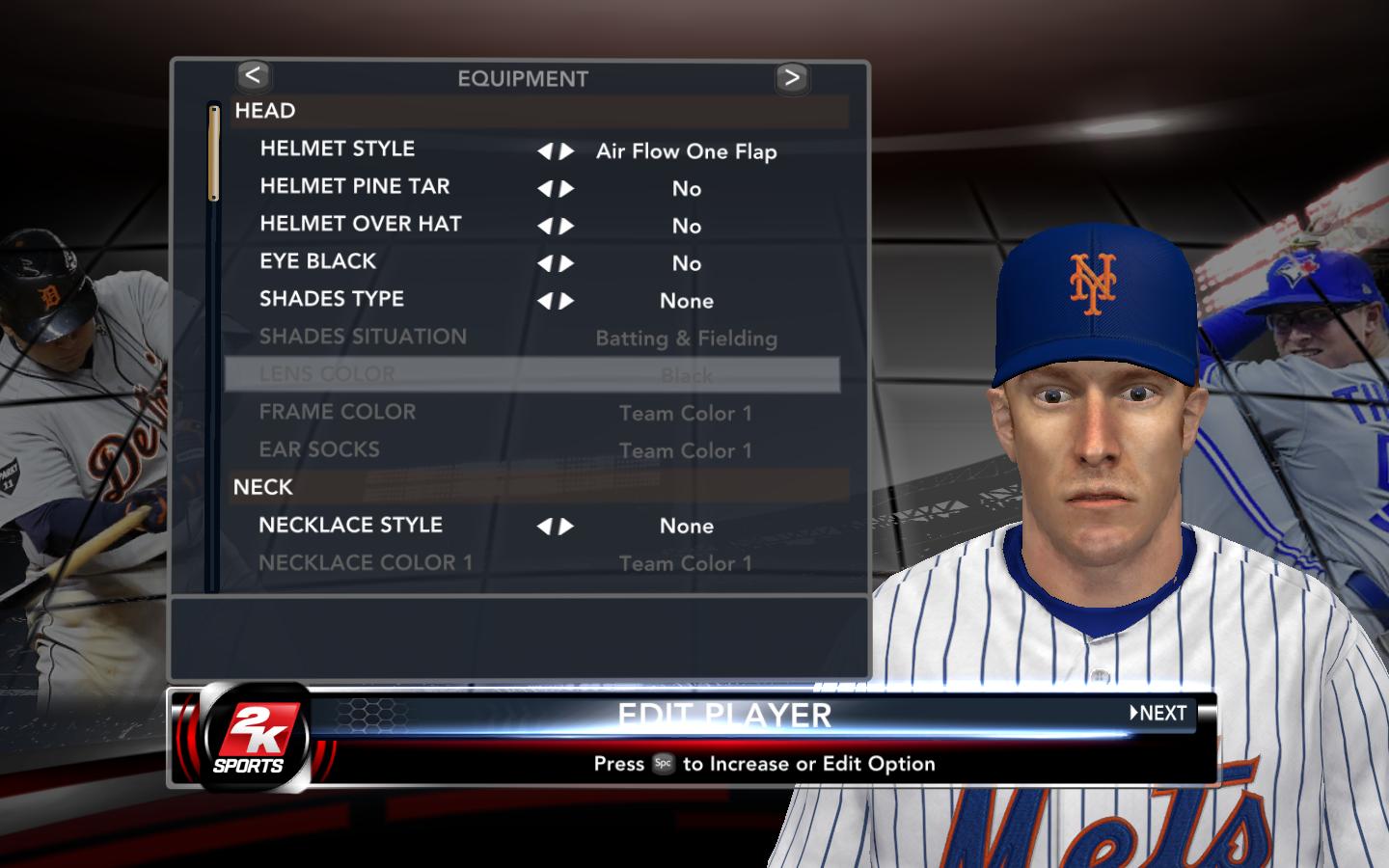This screenshot has height=868, width=1389.
Task: Select the Helmet Pine Tar option
Action: click(354, 187)
